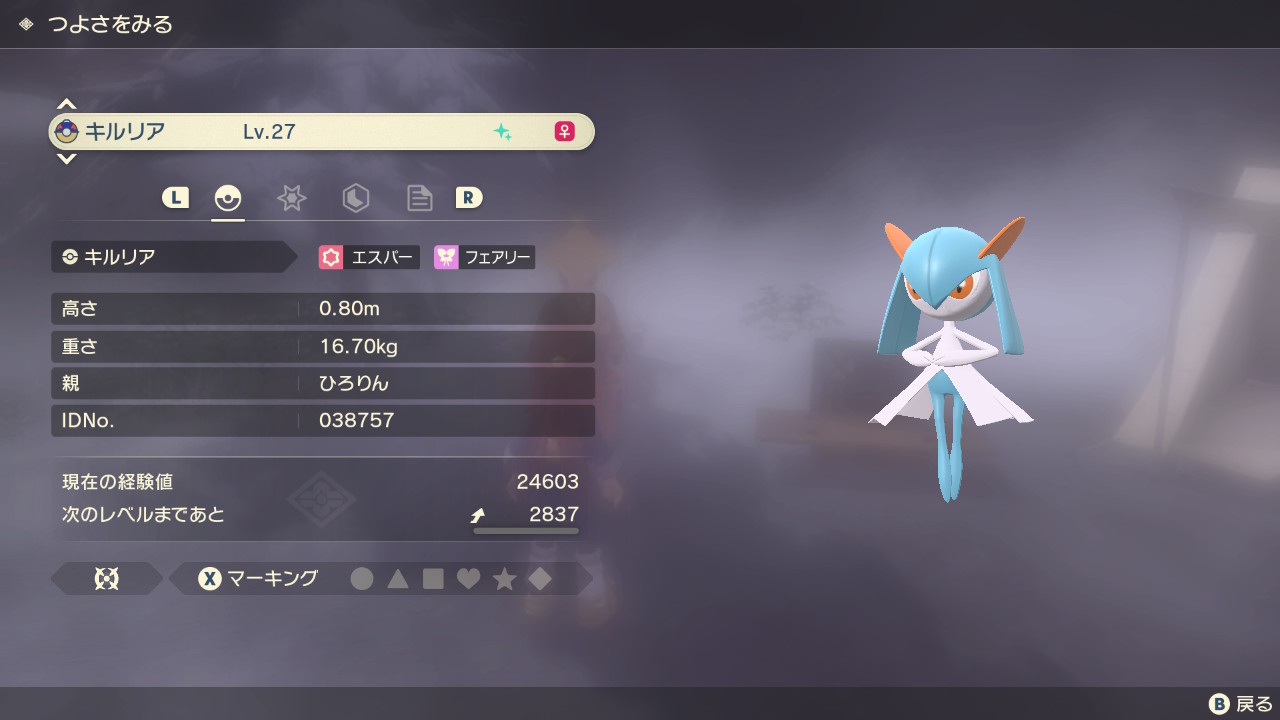Toggle the circle marking for Kirlia

click(x=362, y=578)
